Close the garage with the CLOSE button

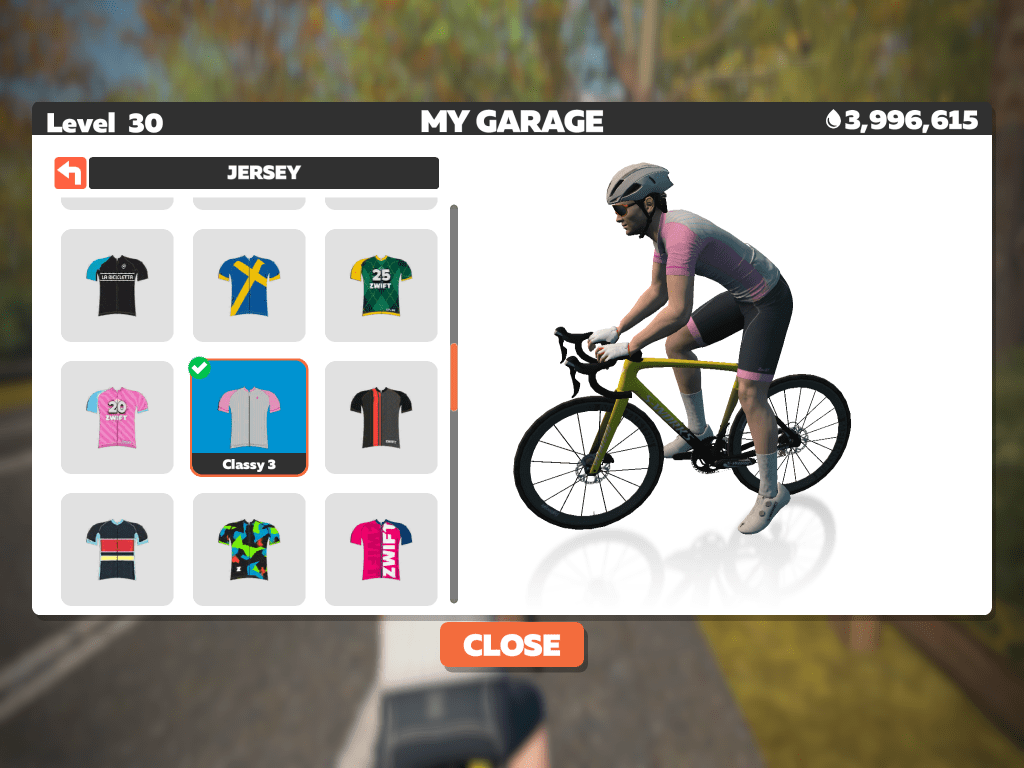(x=512, y=645)
